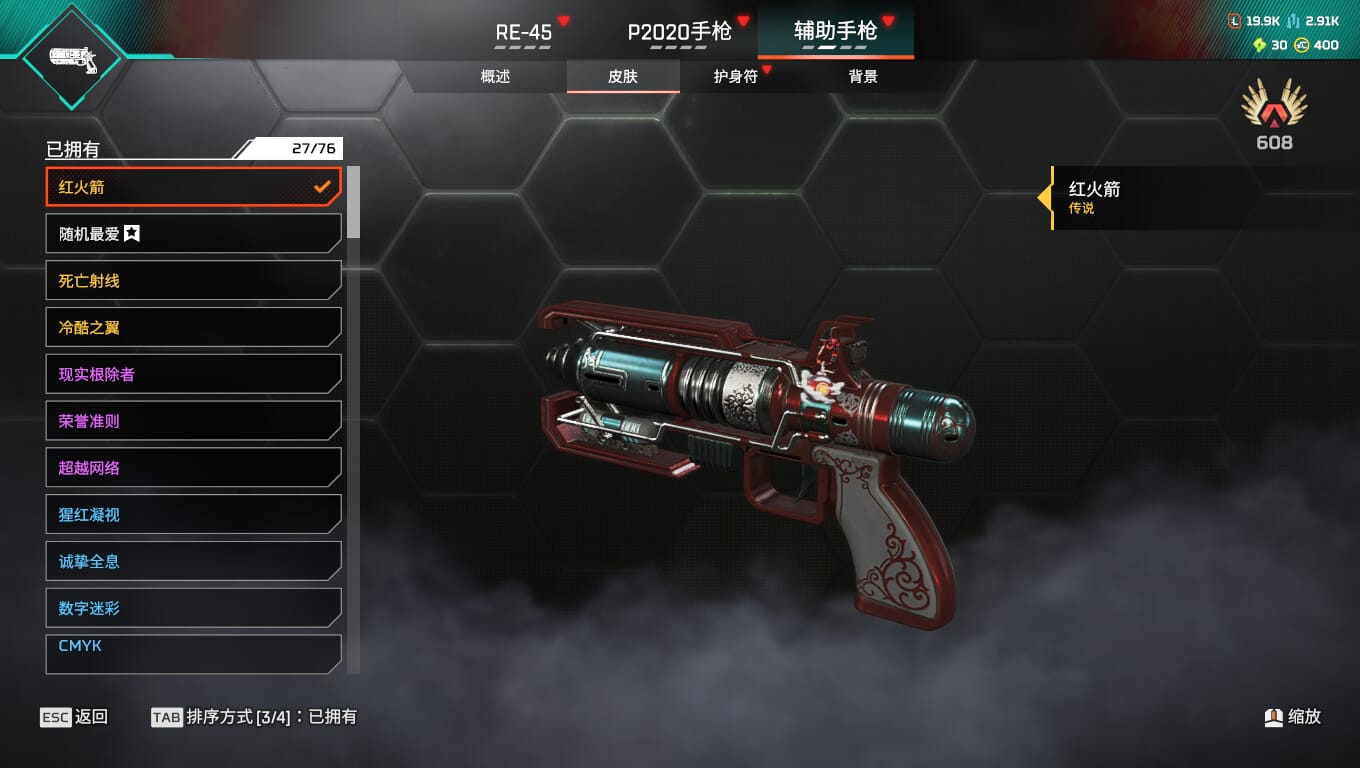This screenshot has width=1360, height=768.
Task: Select the 红火箭 skin
Action: tap(193, 187)
